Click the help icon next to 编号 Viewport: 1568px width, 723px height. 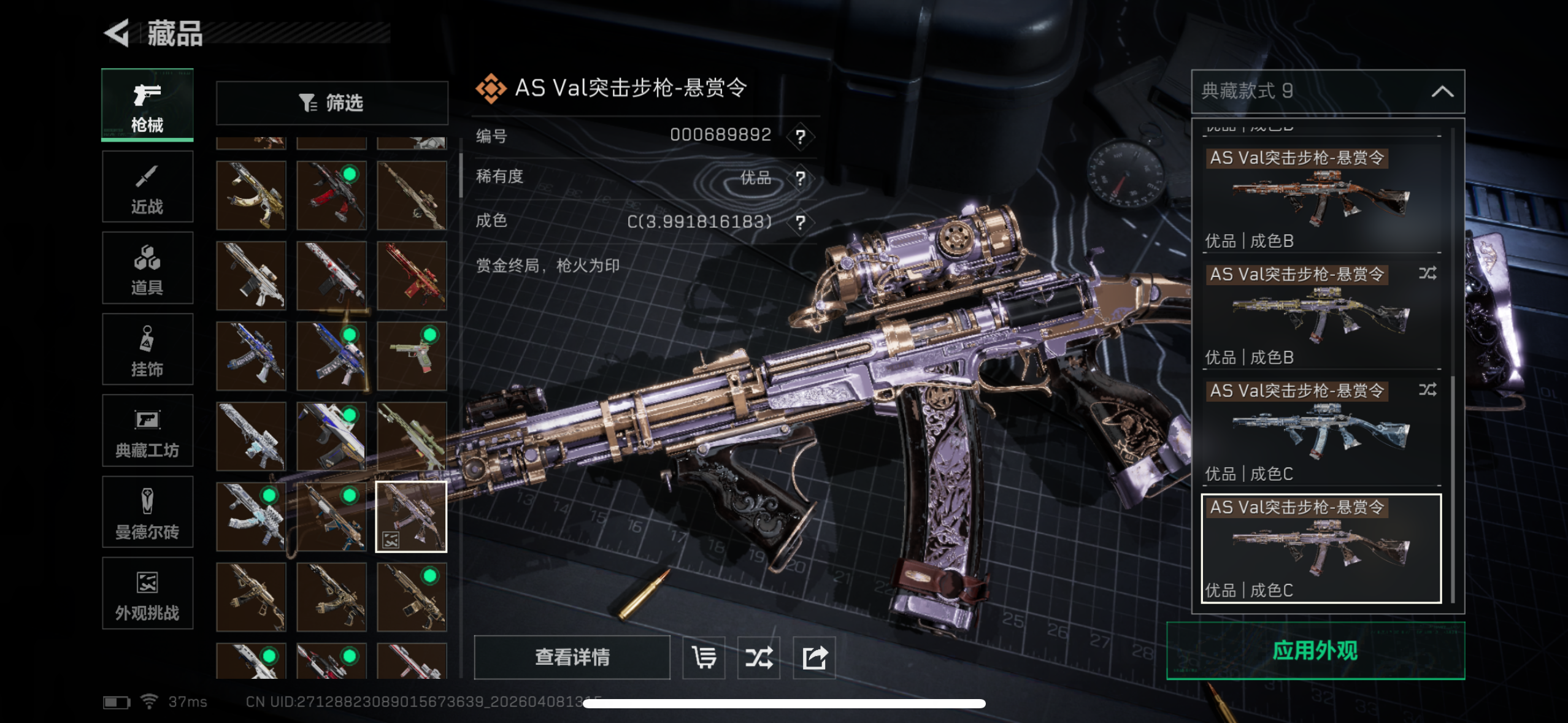(x=800, y=136)
